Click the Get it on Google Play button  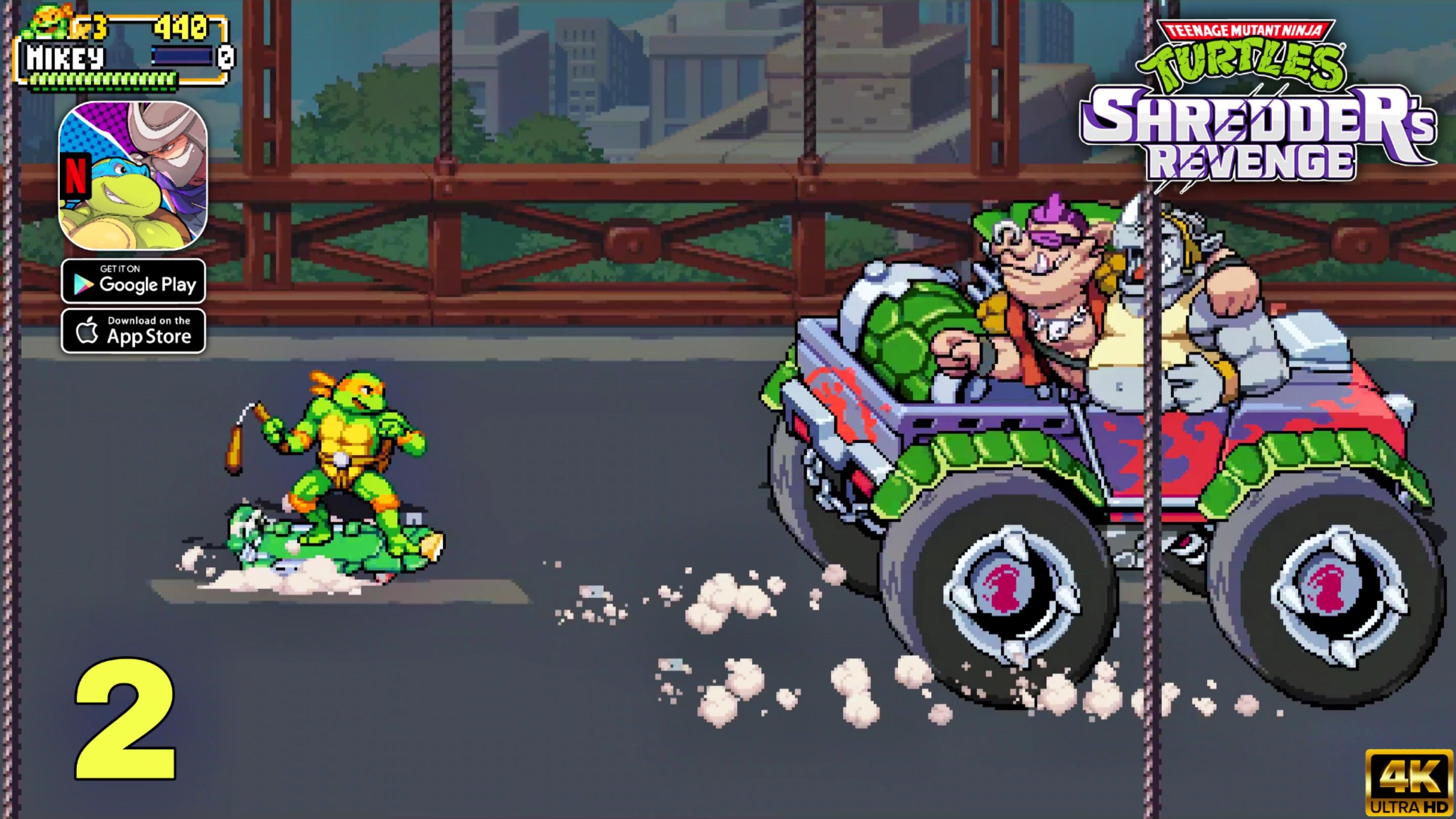point(133,281)
